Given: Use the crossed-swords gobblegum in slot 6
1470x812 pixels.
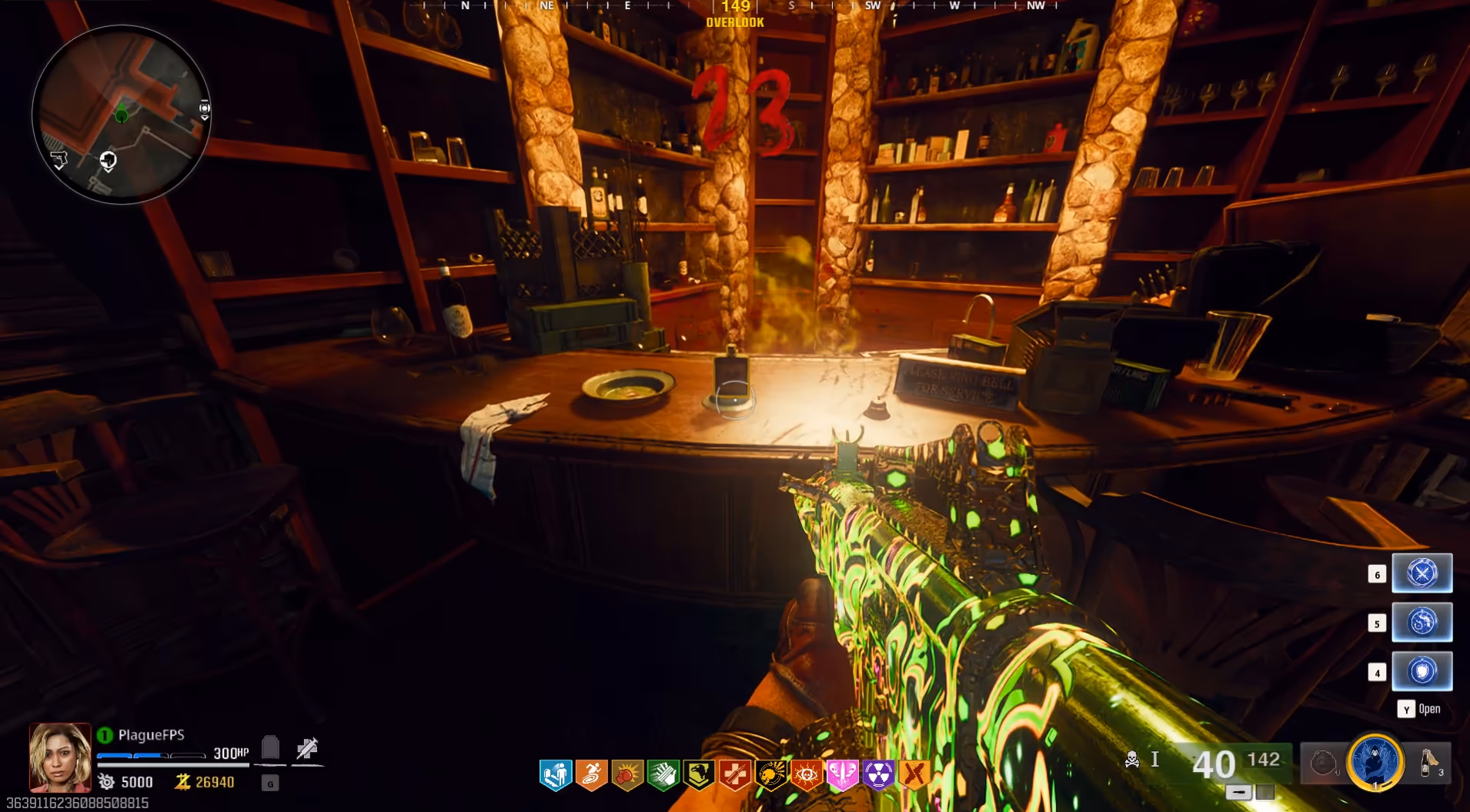Looking at the screenshot, I should pyautogui.click(x=1422, y=573).
